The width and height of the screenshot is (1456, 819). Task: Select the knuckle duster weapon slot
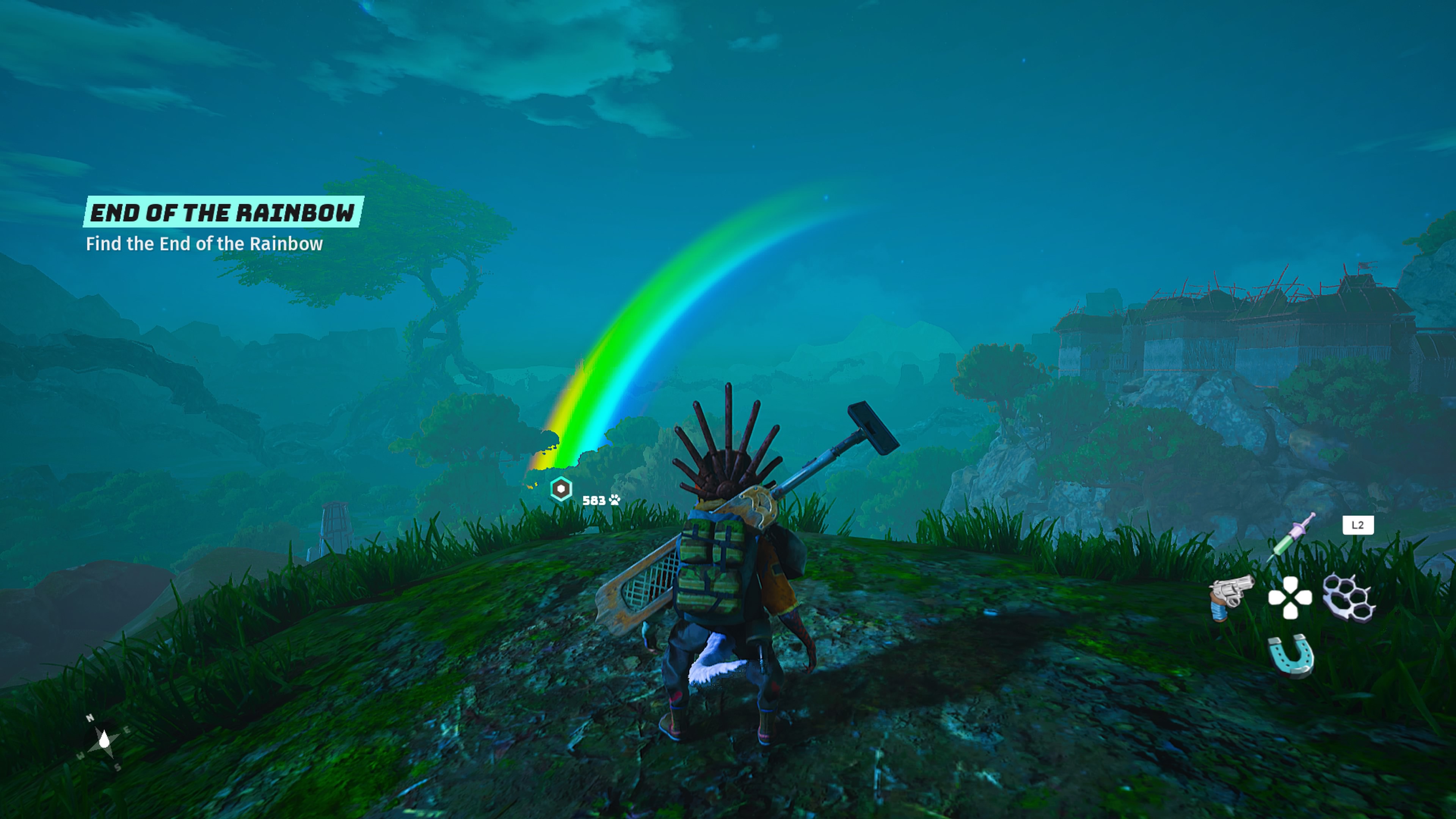tap(1349, 597)
